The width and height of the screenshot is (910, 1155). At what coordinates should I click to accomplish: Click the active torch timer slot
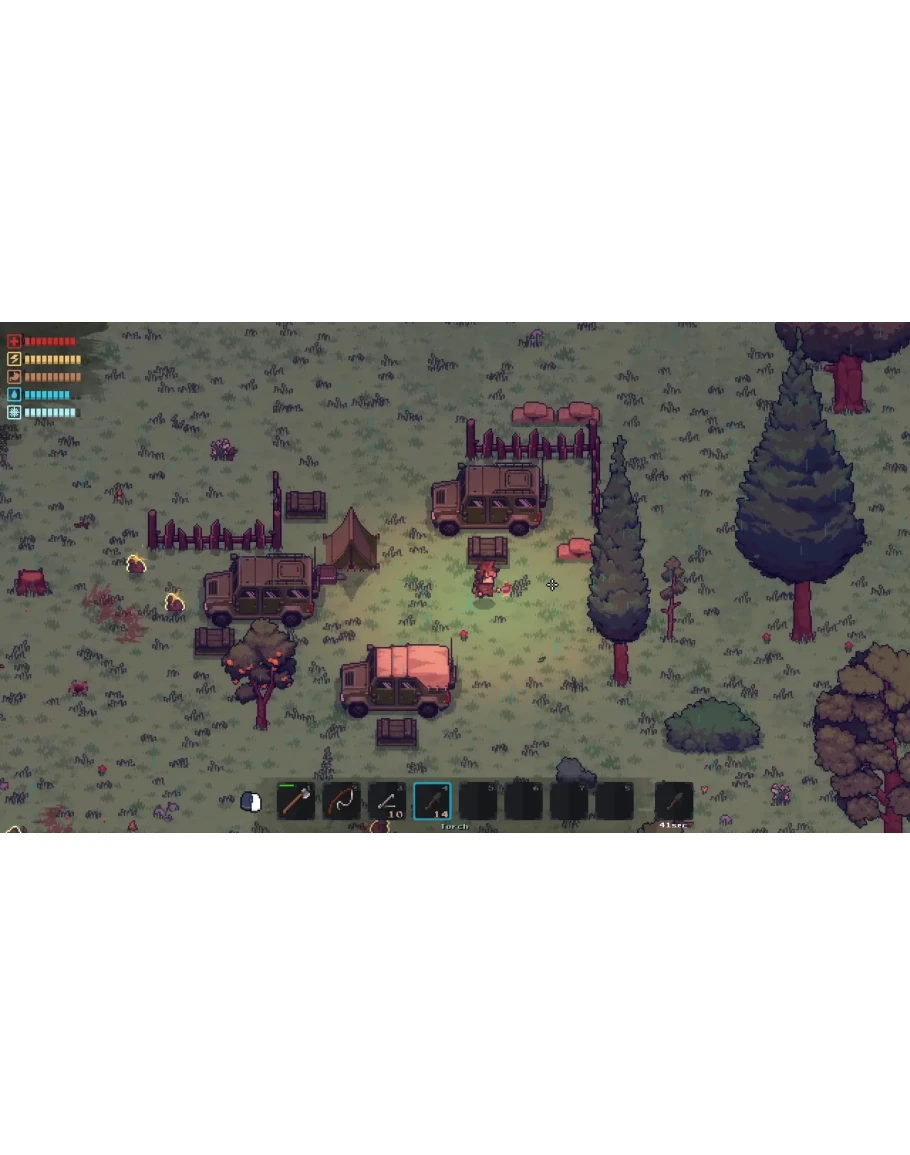coord(674,801)
